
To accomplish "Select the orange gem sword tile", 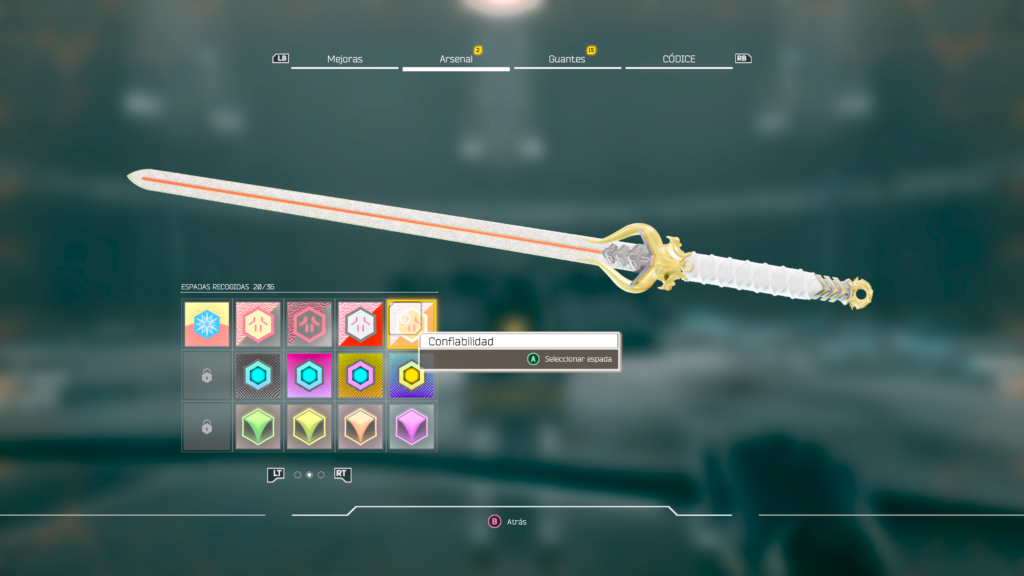I will 360,427.
